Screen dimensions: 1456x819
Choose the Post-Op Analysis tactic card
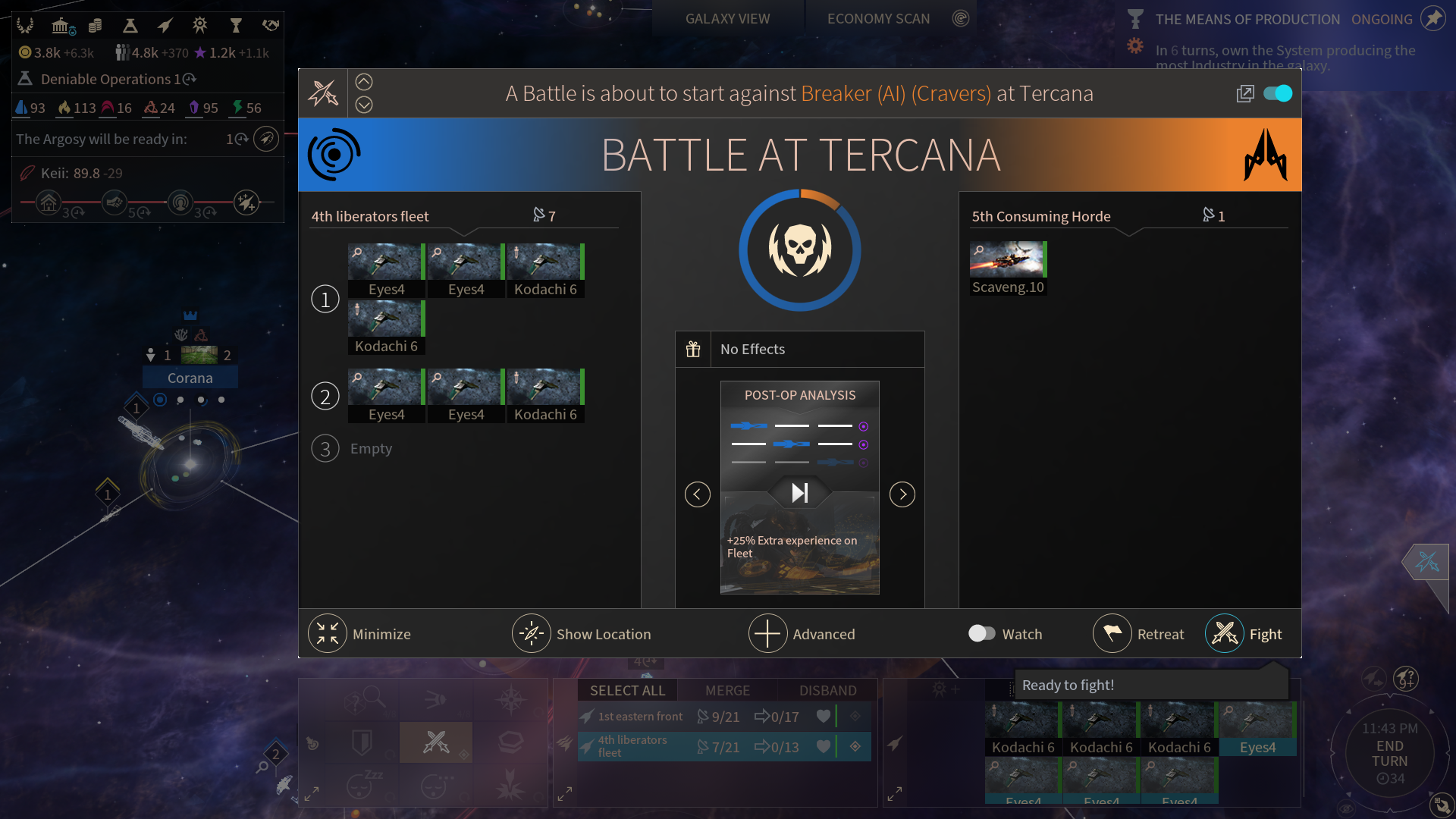799,487
